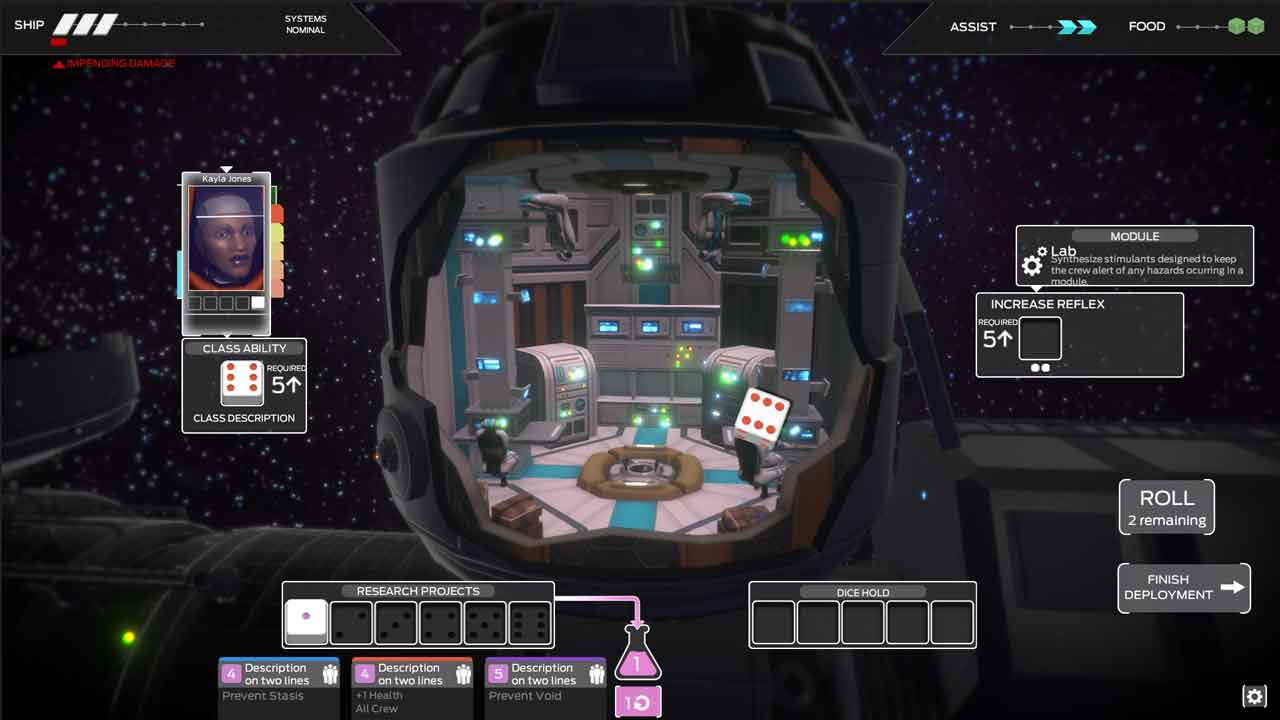Select the six-pip research project slot
Viewport: 1280px width, 720px height.
pyautogui.click(x=530, y=623)
